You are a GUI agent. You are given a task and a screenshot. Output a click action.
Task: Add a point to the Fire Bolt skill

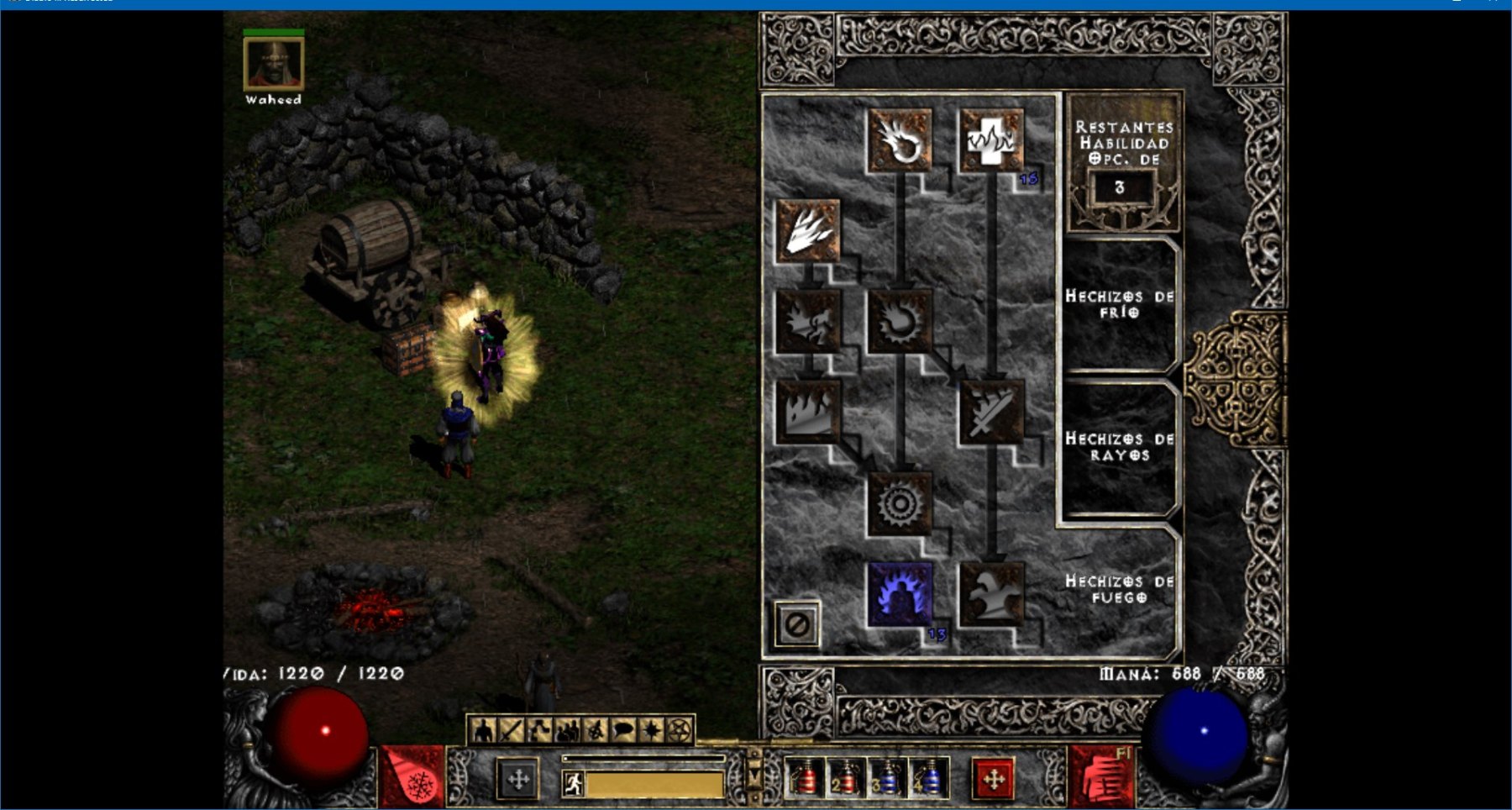(x=900, y=140)
